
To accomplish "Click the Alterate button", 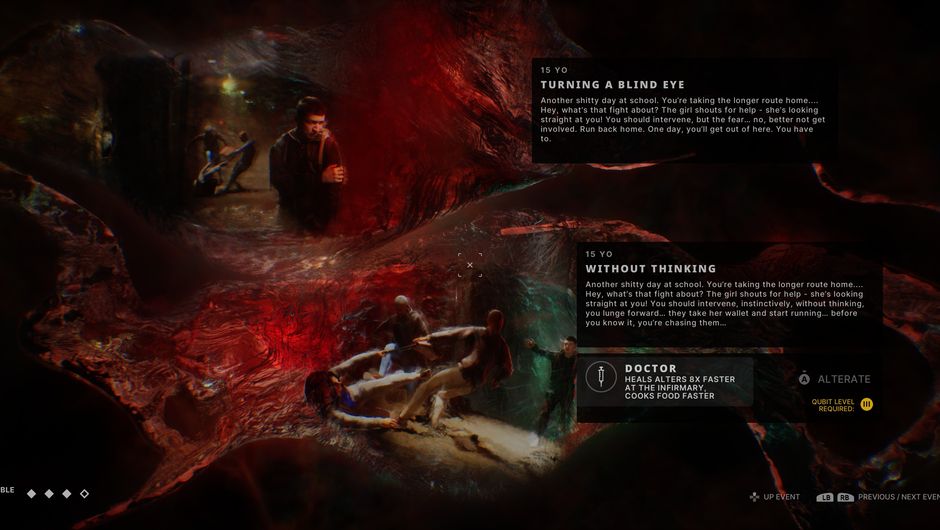I will click(835, 379).
